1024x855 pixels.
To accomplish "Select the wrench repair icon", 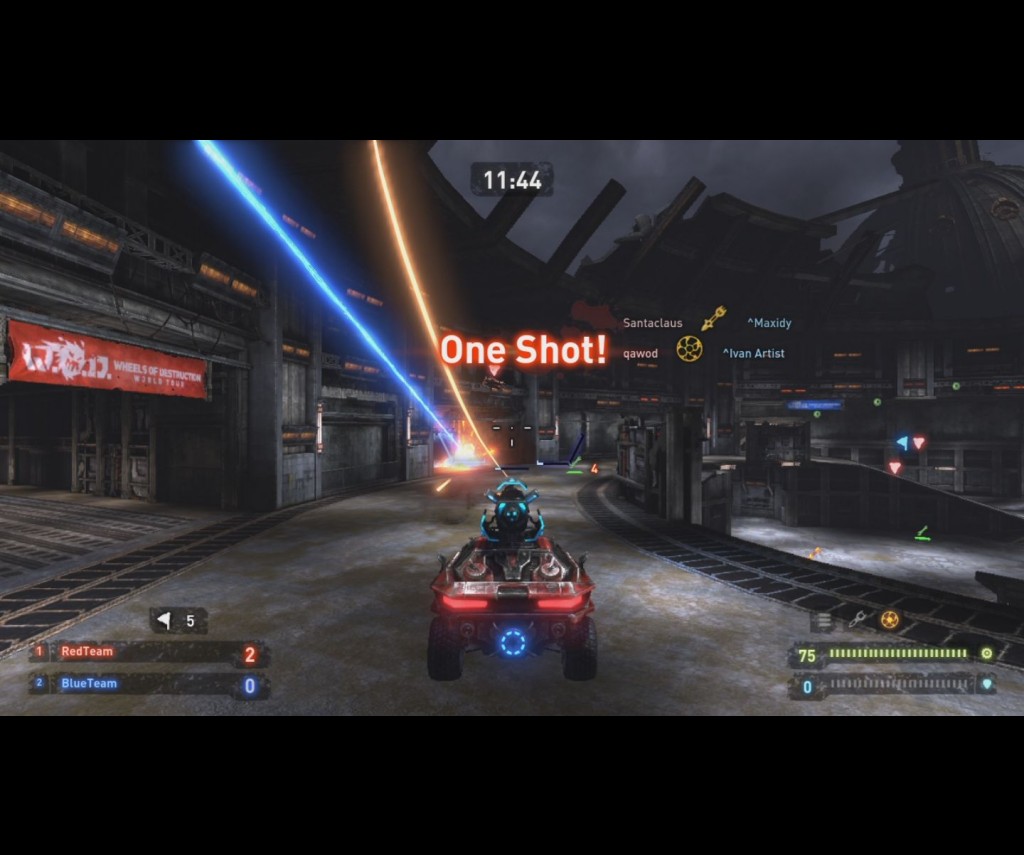I will click(857, 620).
